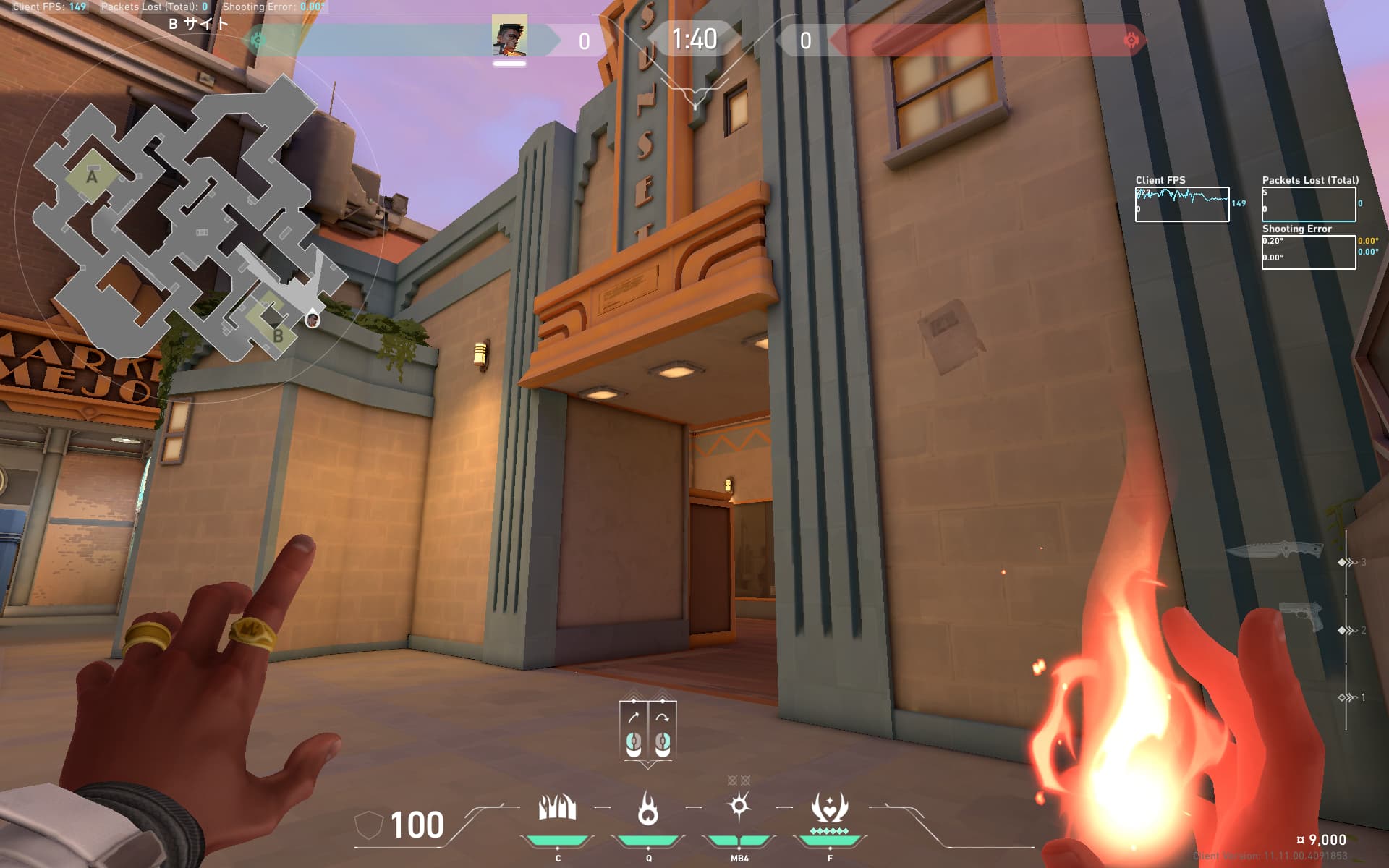This screenshot has width=1389, height=868.
Task: Trigger the Run It Back ultimate icon
Action: coord(829,808)
